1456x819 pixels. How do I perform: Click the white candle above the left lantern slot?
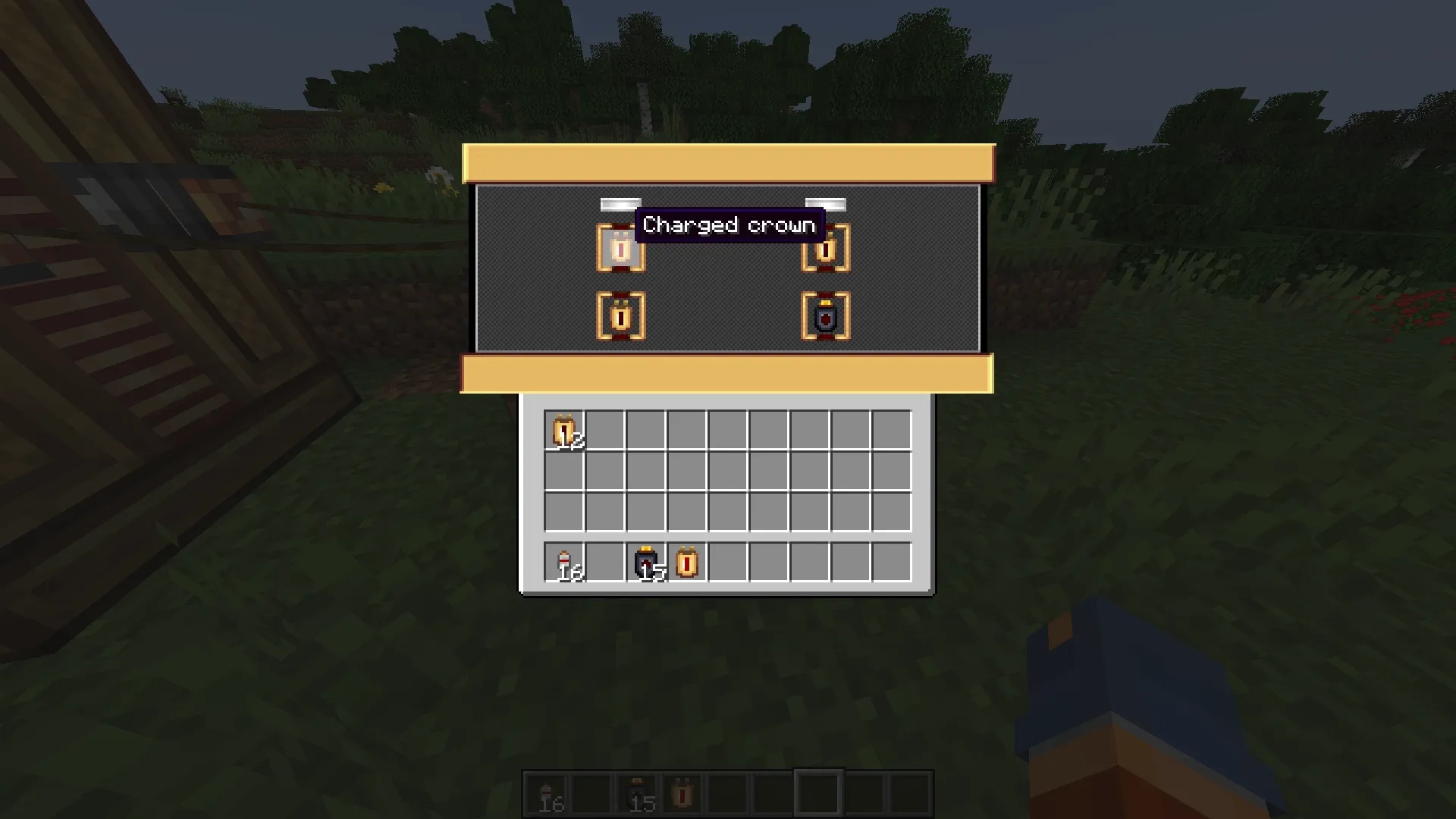coord(620,204)
